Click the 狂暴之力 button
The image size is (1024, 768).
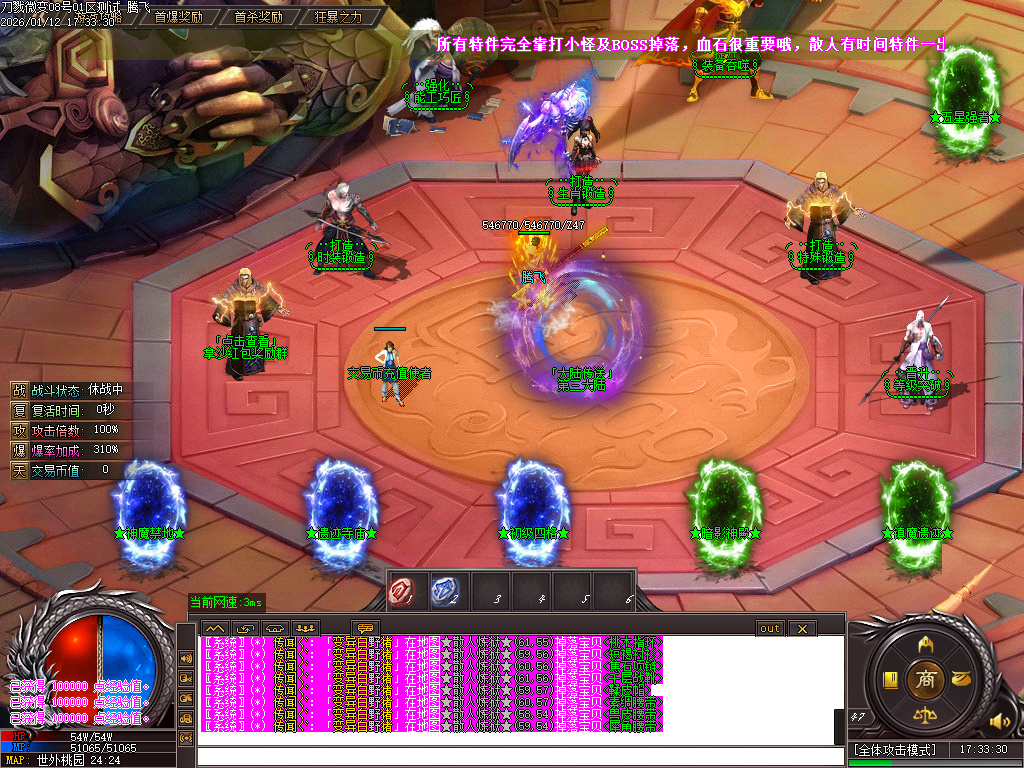click(x=338, y=17)
